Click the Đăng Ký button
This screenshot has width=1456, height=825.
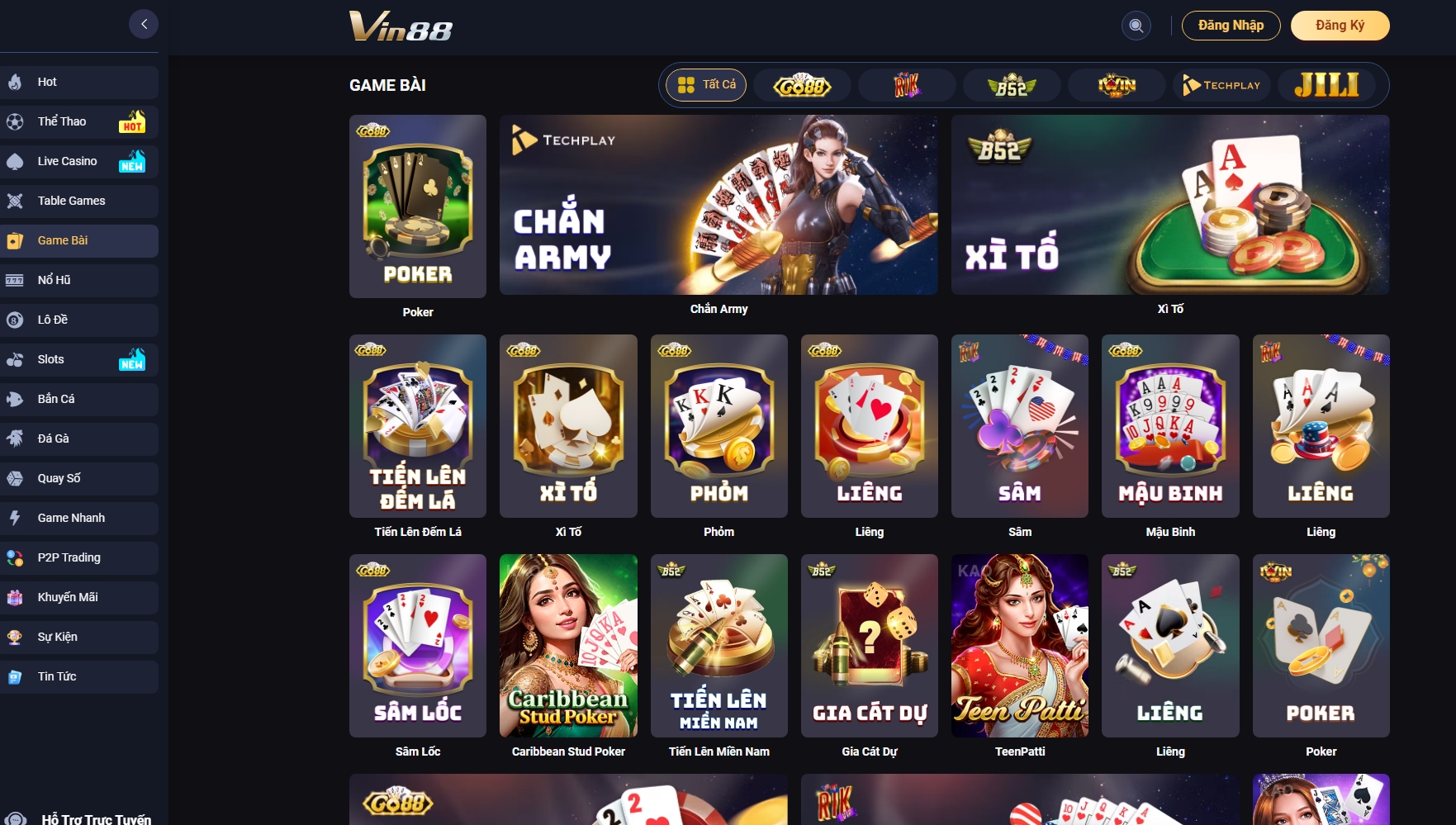tap(1340, 26)
